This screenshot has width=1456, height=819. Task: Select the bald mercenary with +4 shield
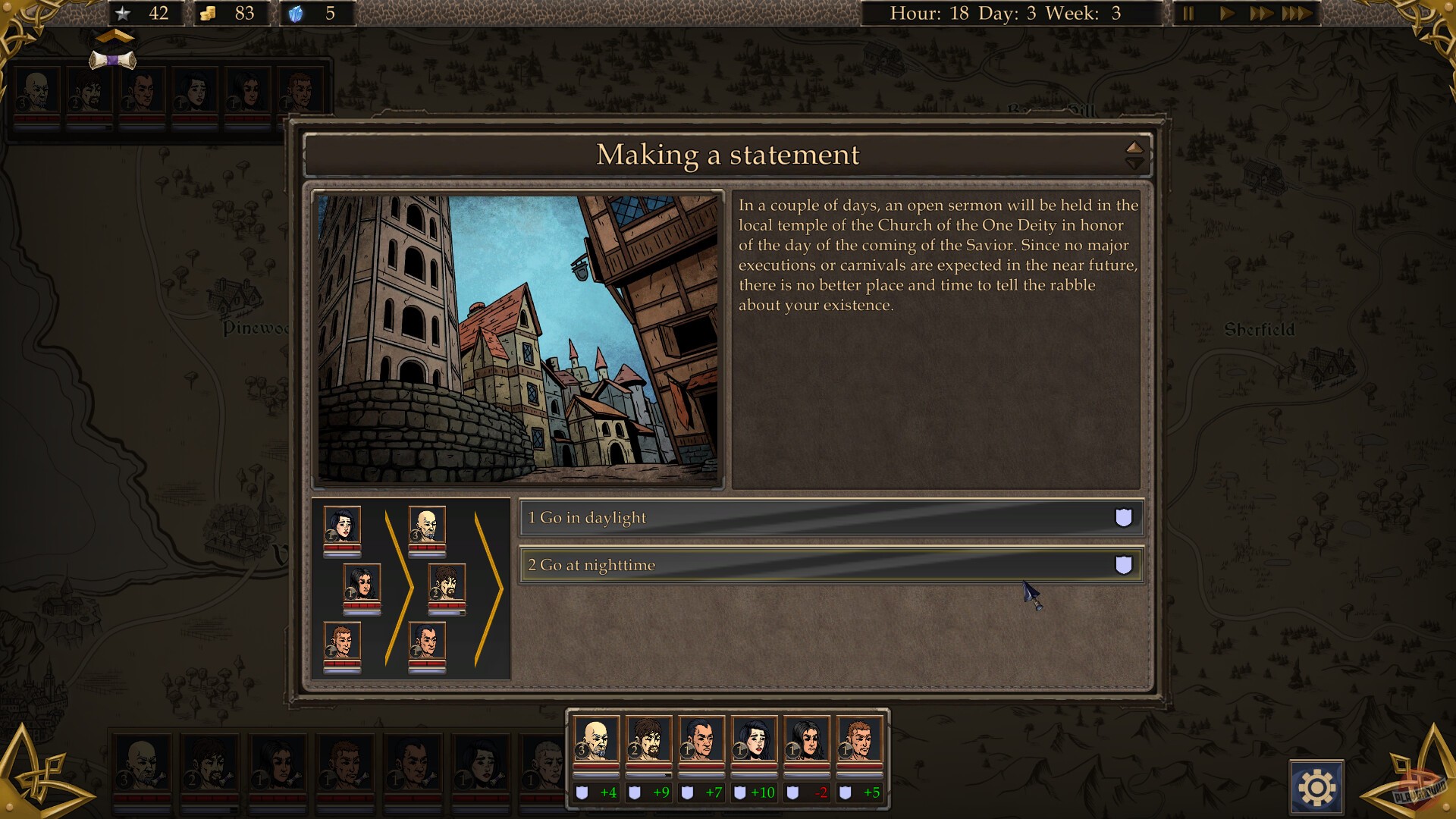coord(595,740)
